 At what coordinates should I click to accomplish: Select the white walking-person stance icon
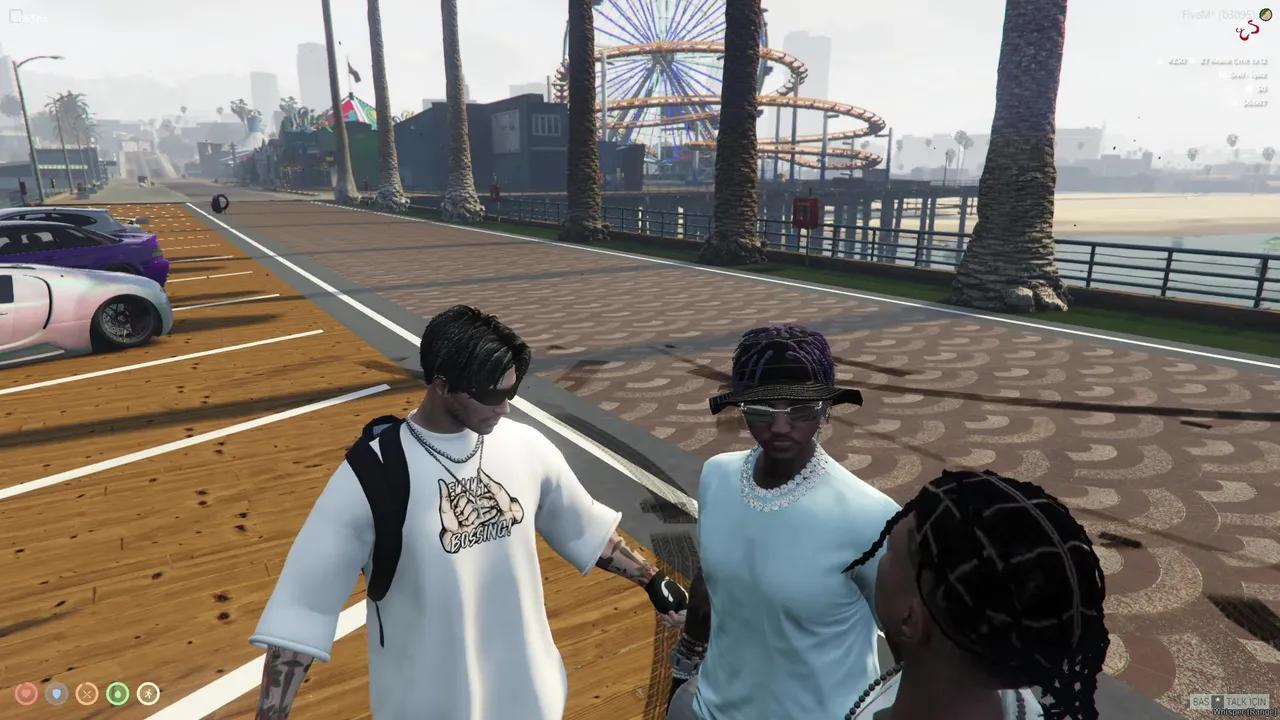(x=148, y=693)
